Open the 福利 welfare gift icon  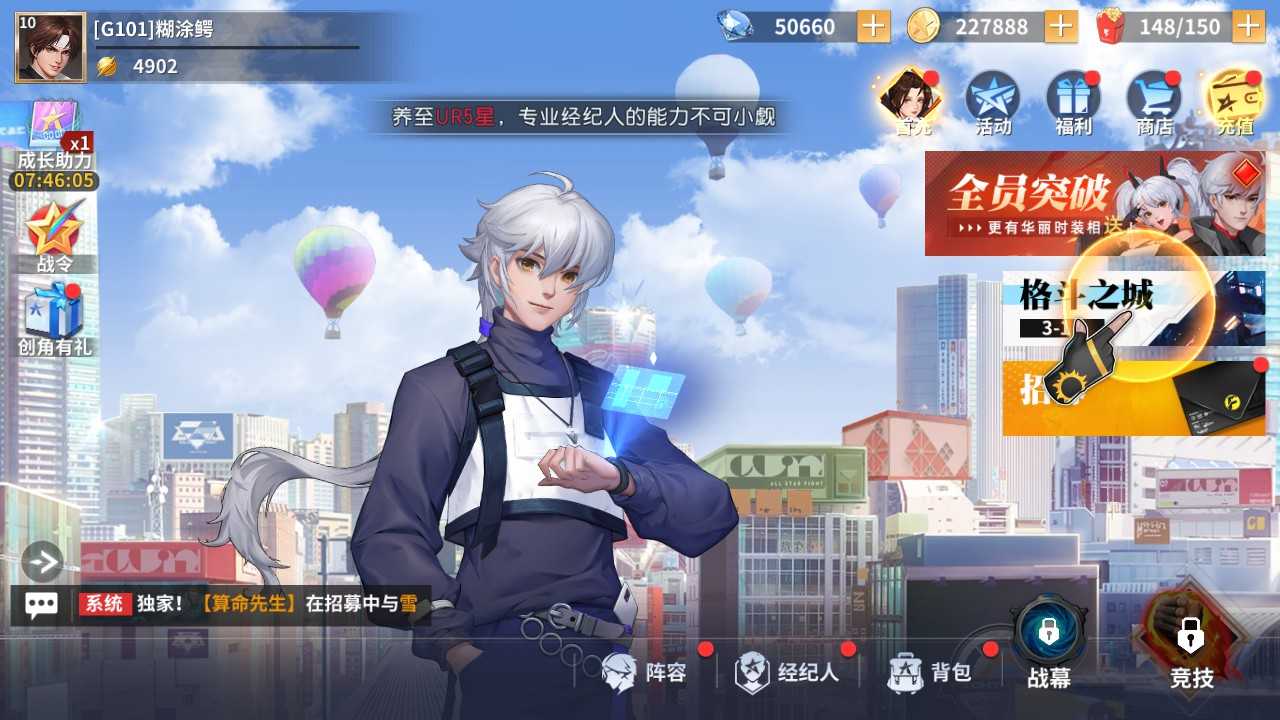(x=1072, y=100)
